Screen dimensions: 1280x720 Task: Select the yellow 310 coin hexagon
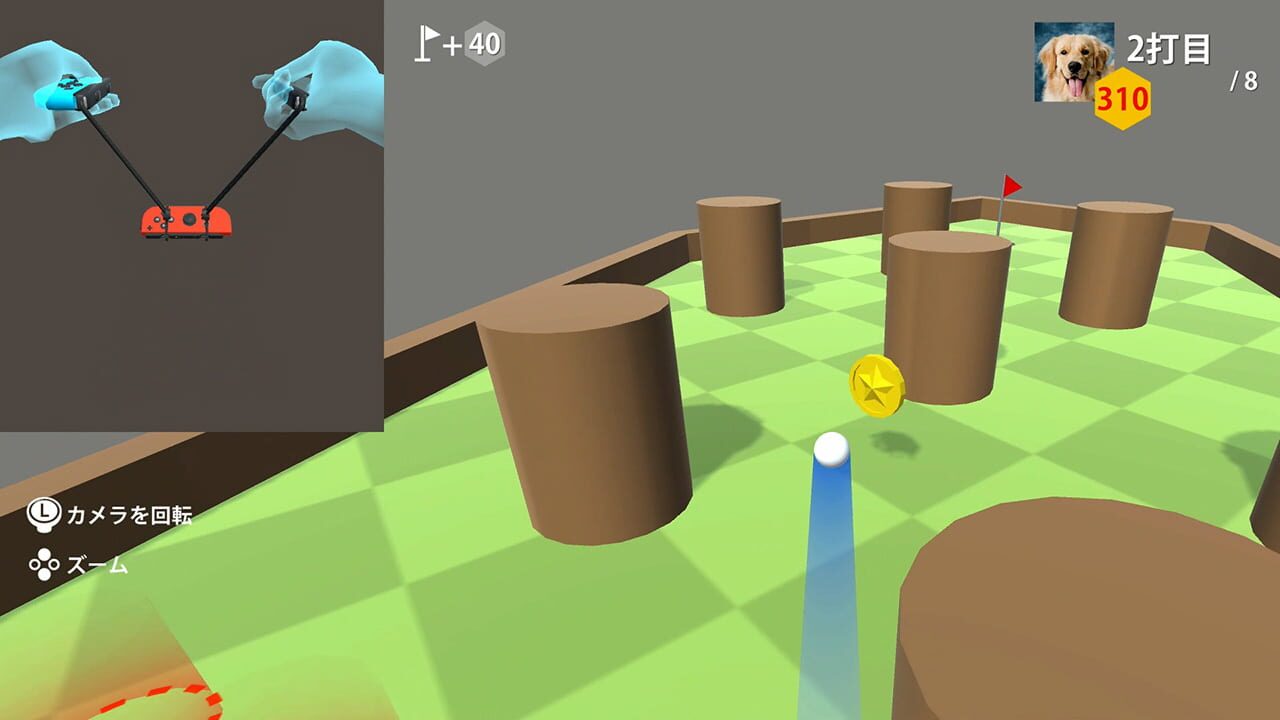tap(1125, 100)
